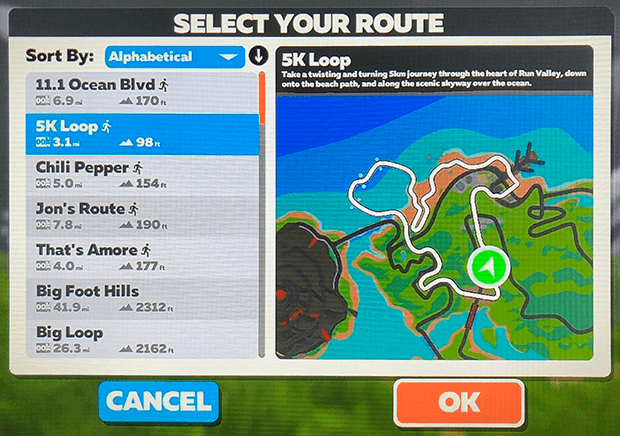The image size is (620, 436).
Task: Choose the That's Amore route
Action: coord(140,258)
